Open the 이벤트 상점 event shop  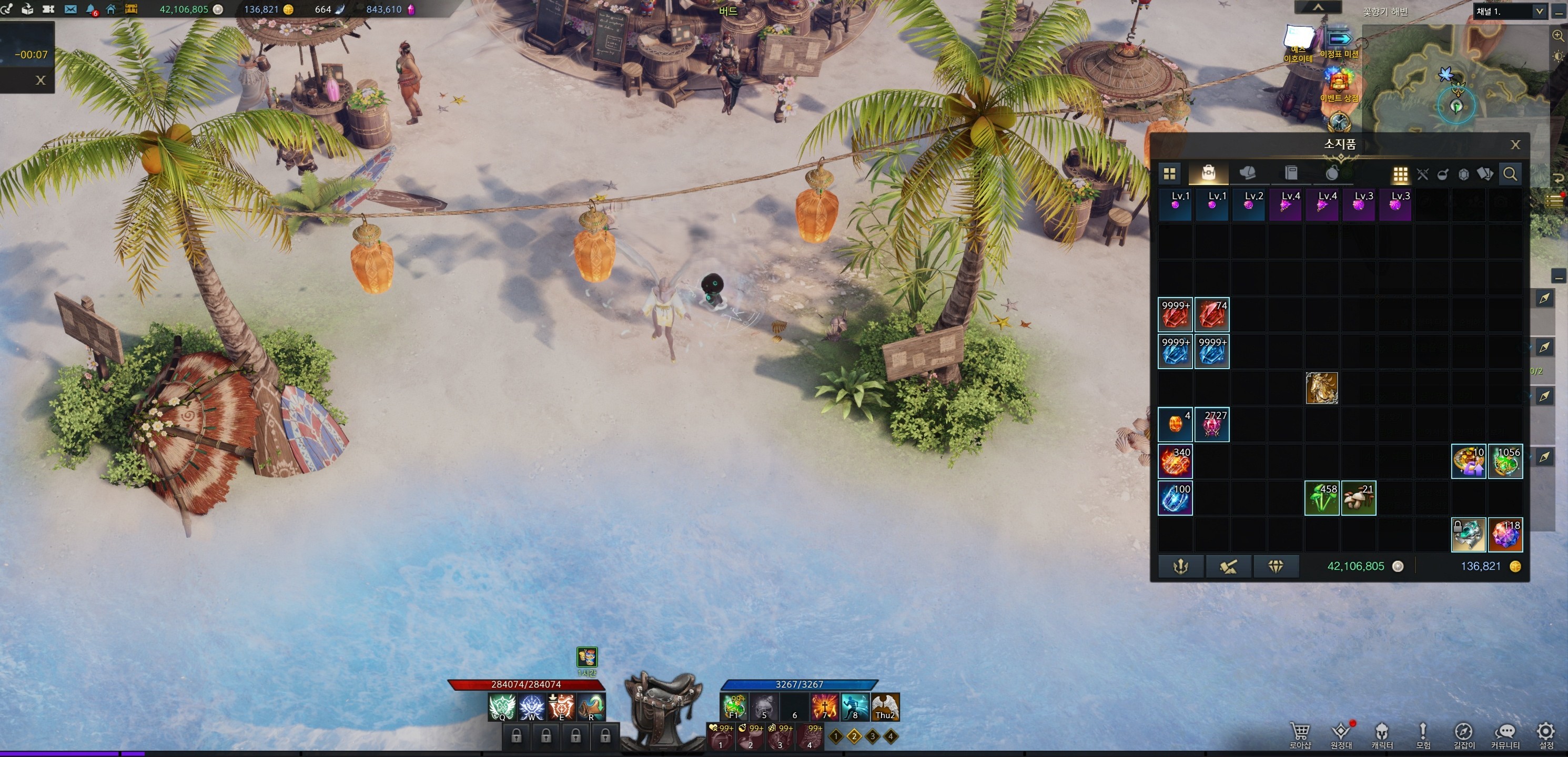click(x=1339, y=85)
